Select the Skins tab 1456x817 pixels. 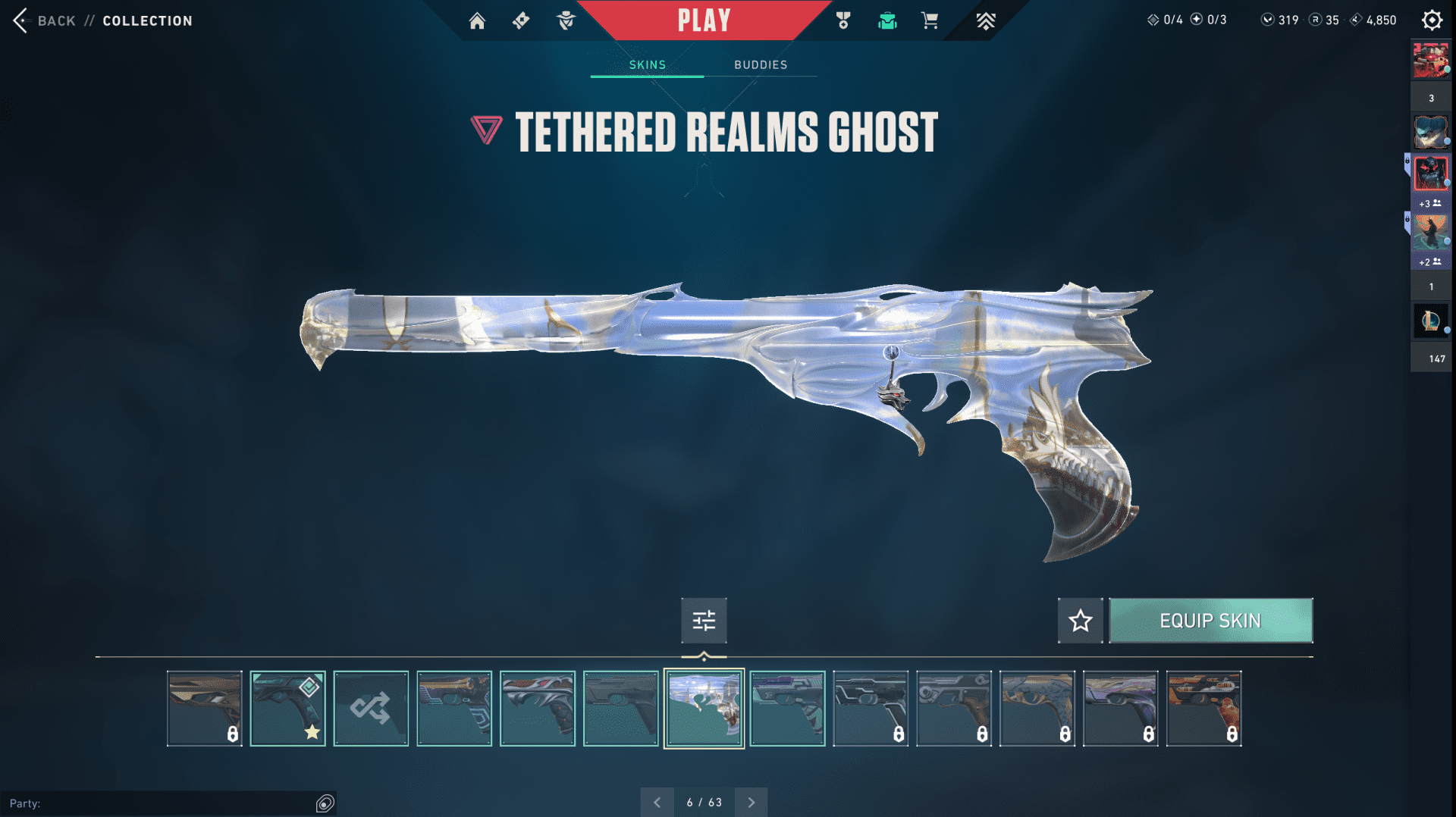[x=648, y=65]
